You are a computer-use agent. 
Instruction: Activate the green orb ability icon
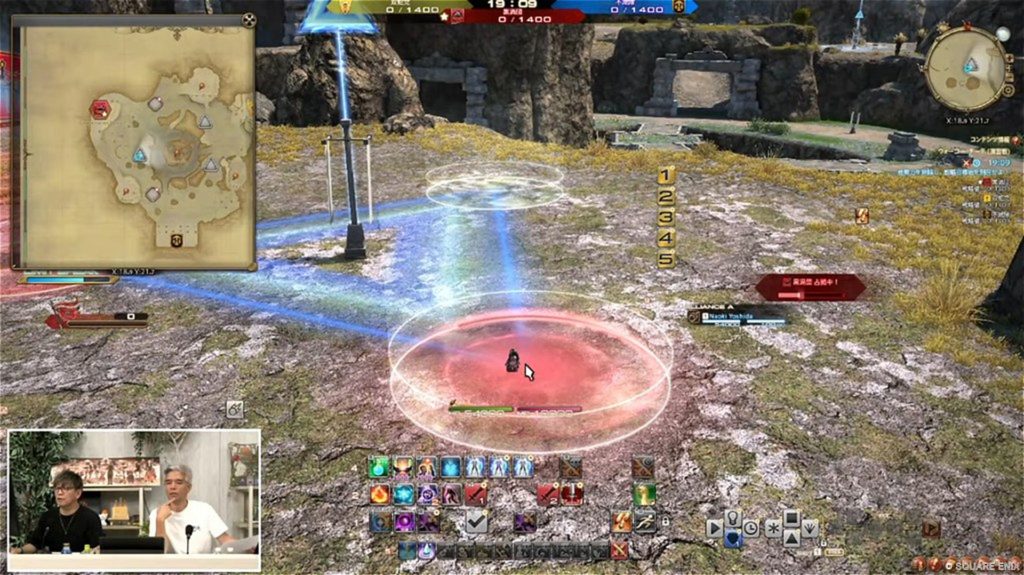[378, 467]
